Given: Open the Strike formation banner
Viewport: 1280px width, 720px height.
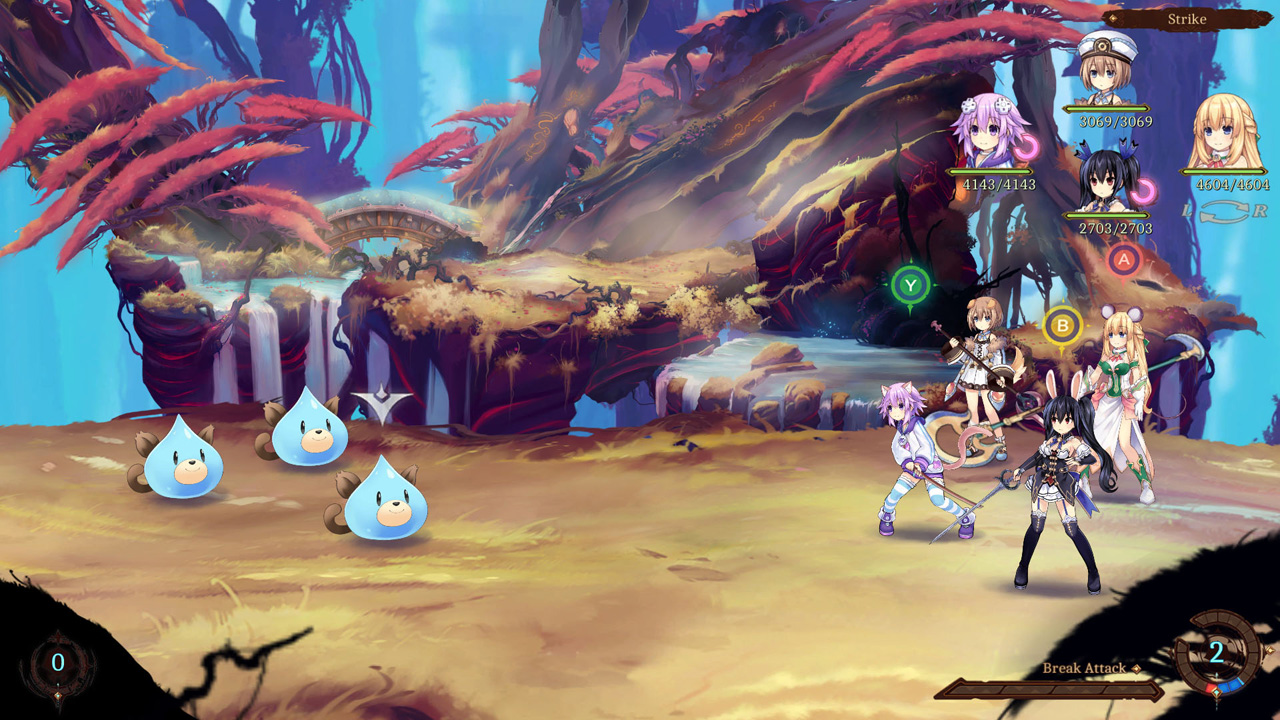Looking at the screenshot, I should point(1186,18).
